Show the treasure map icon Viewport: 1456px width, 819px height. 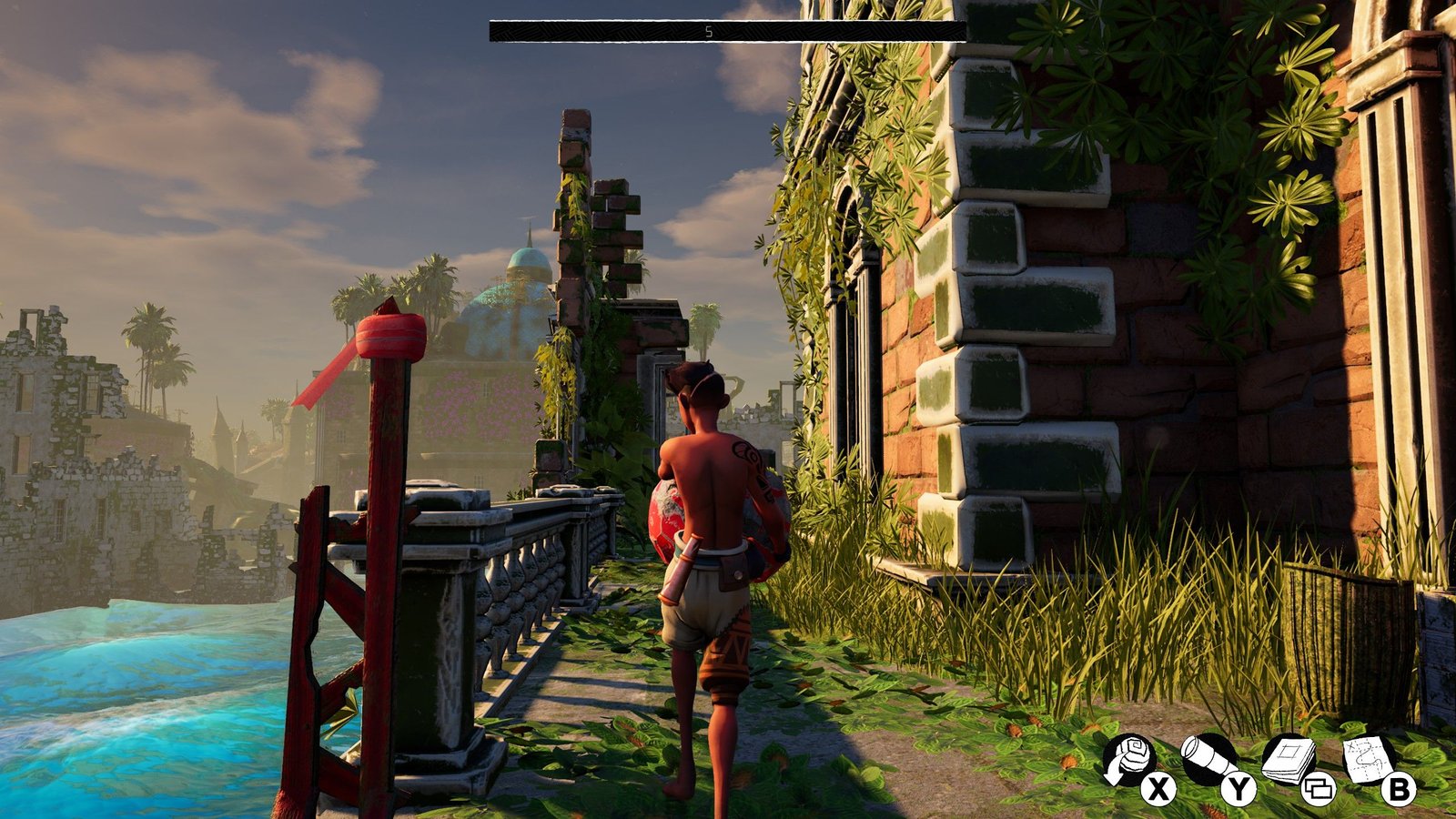1370,758
